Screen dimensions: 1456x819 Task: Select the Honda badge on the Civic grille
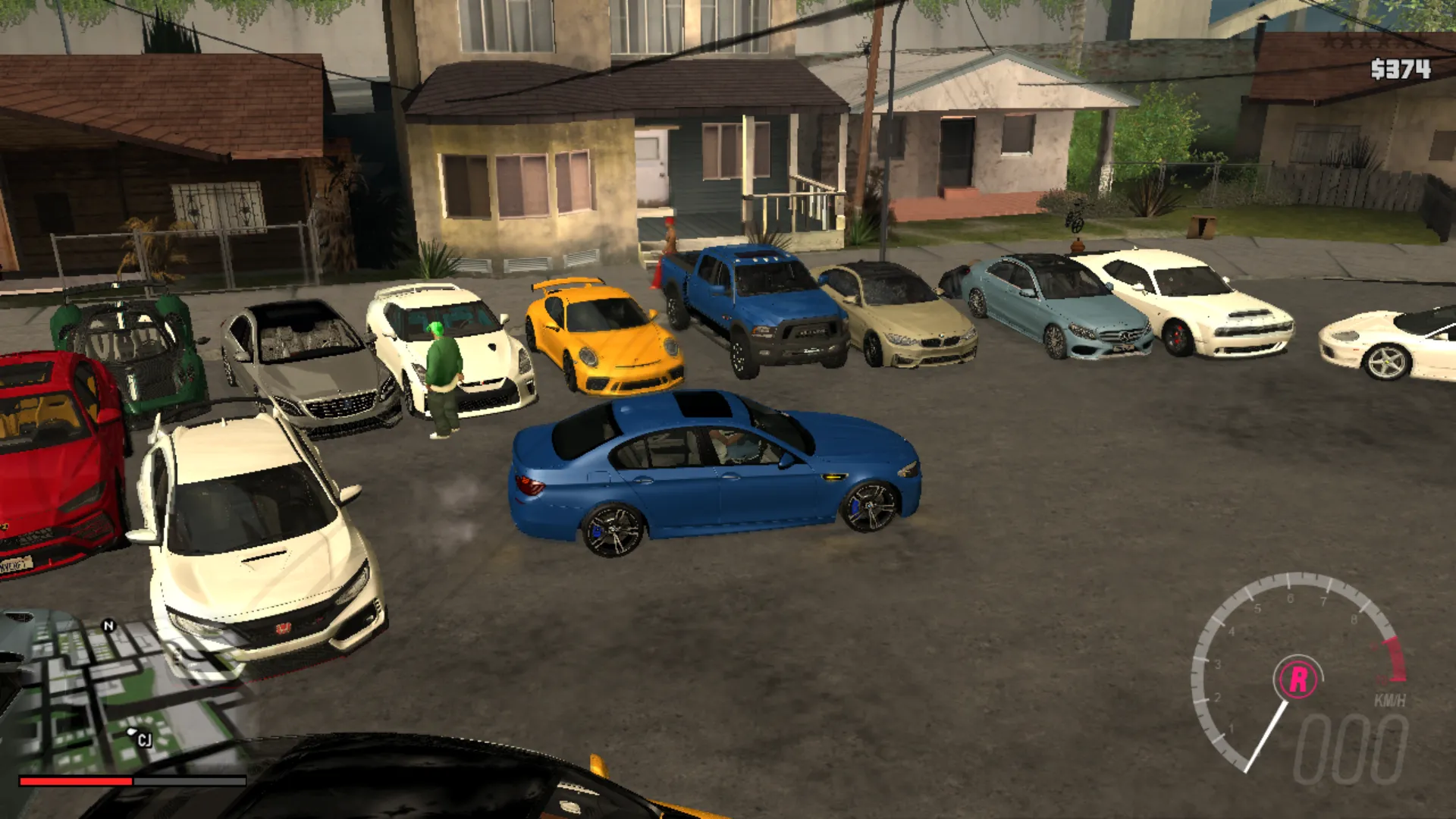click(283, 628)
